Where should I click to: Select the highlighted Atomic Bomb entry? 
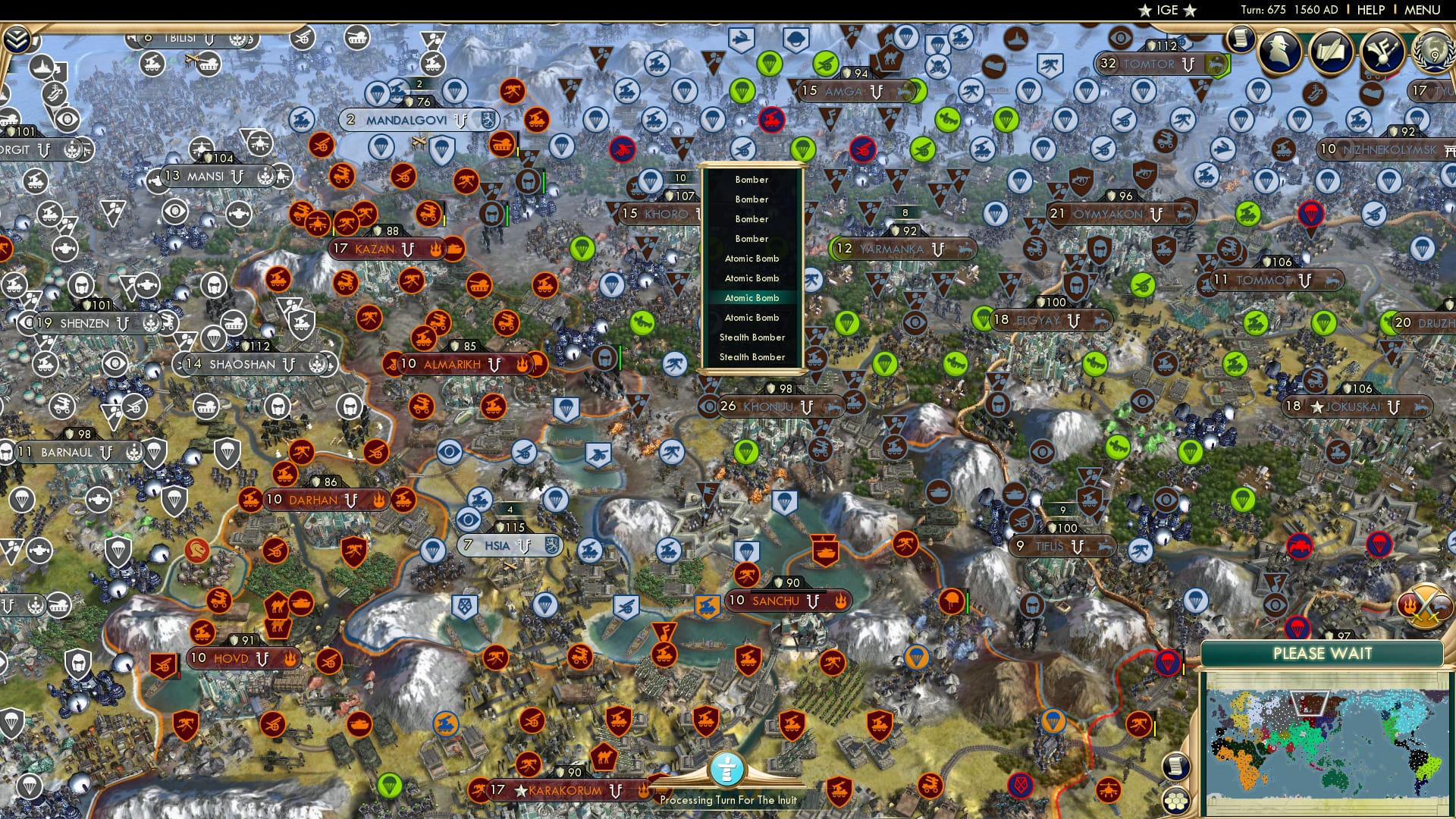[752, 298]
